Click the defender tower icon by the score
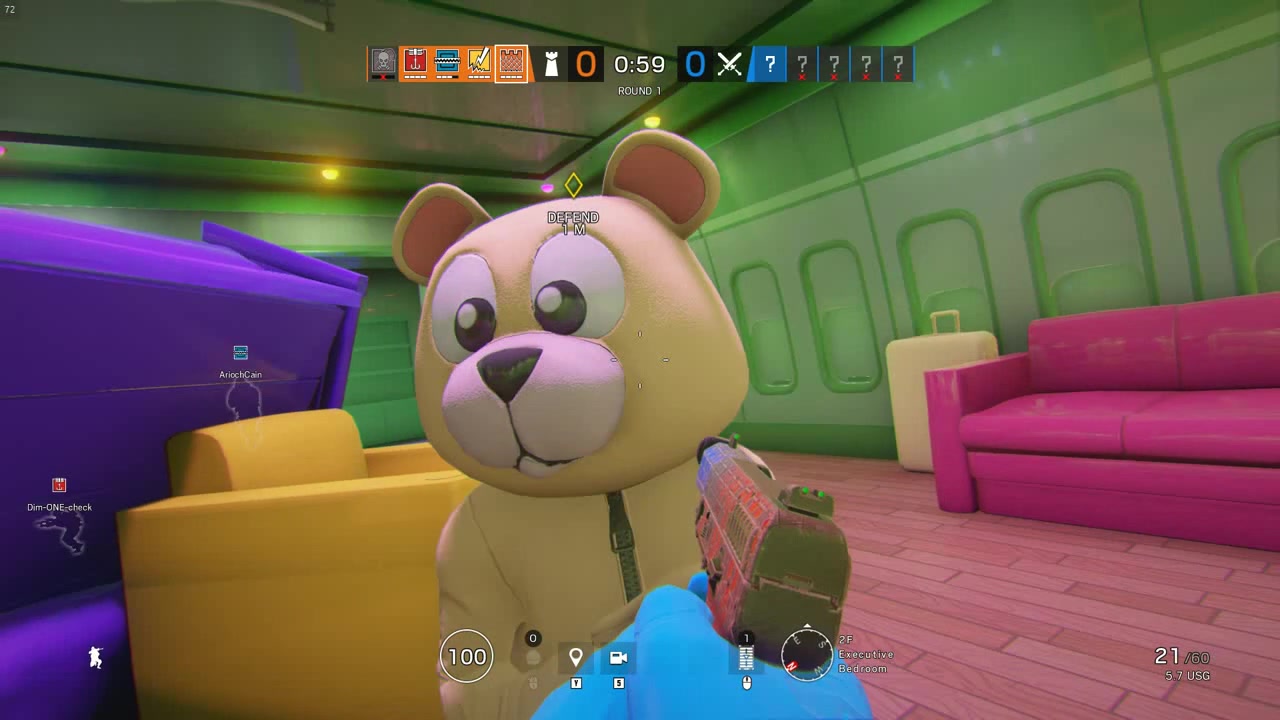 pos(549,64)
